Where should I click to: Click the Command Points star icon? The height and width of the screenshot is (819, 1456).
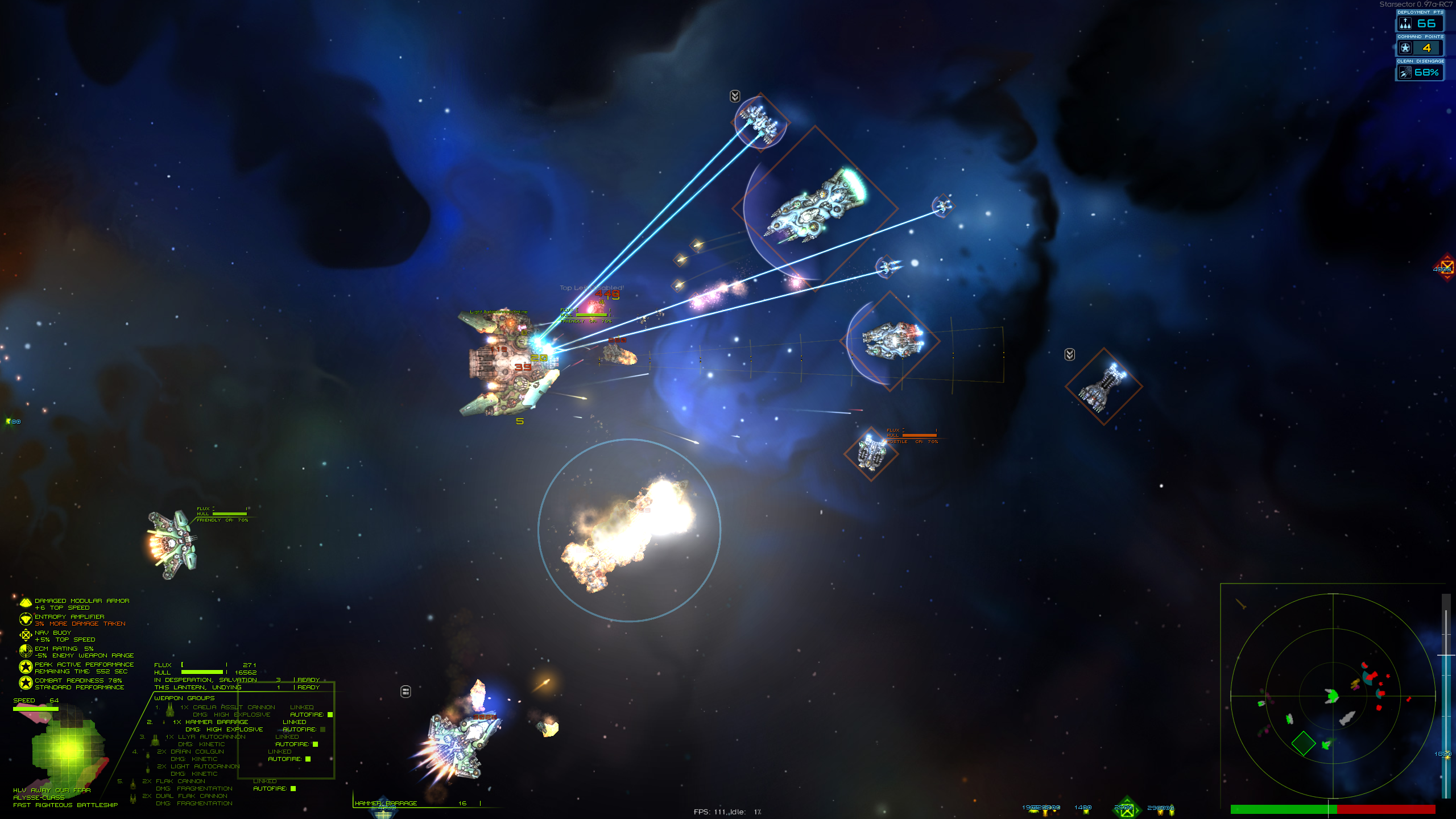(1405, 48)
